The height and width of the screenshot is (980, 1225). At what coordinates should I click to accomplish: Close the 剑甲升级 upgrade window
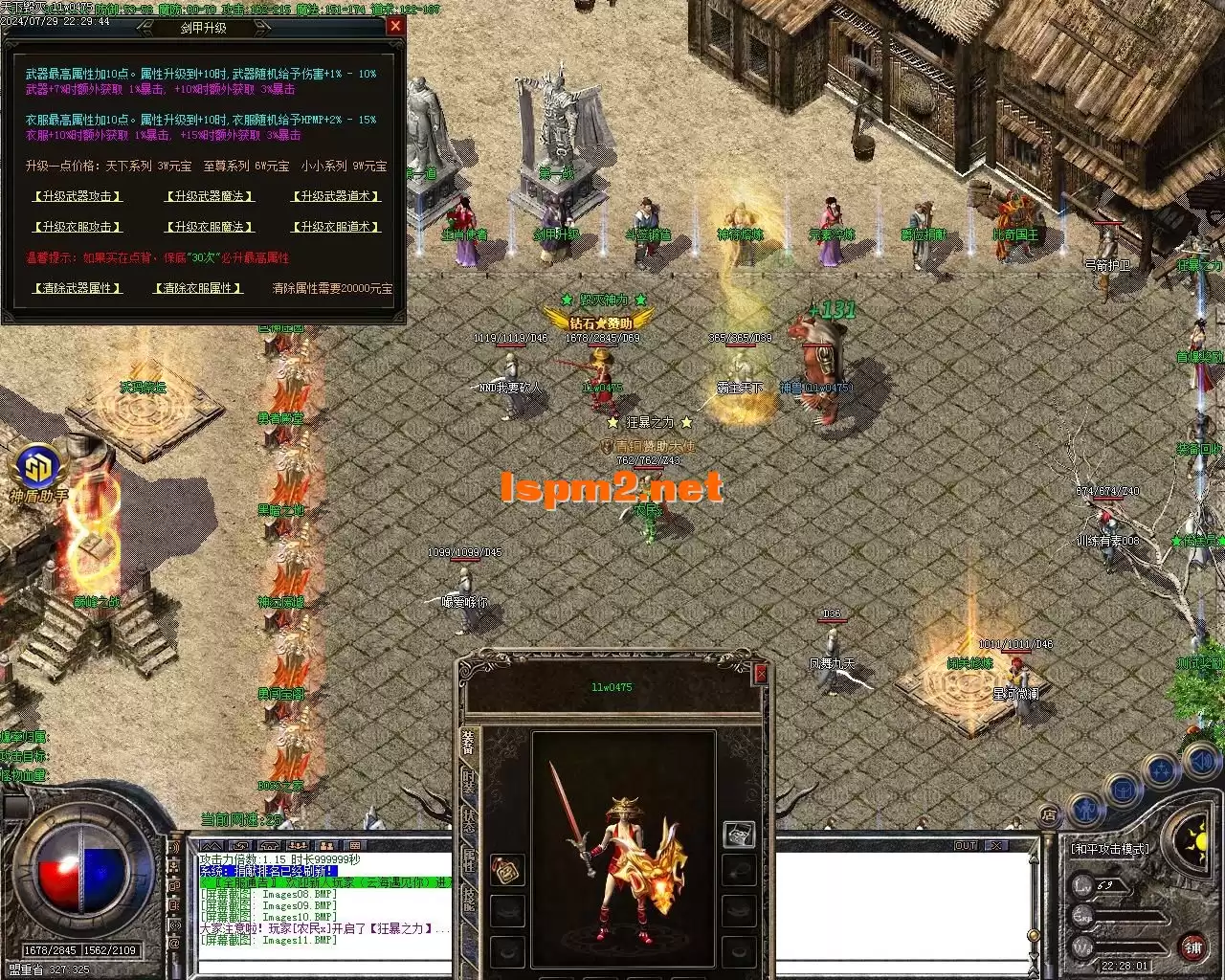coord(395,27)
